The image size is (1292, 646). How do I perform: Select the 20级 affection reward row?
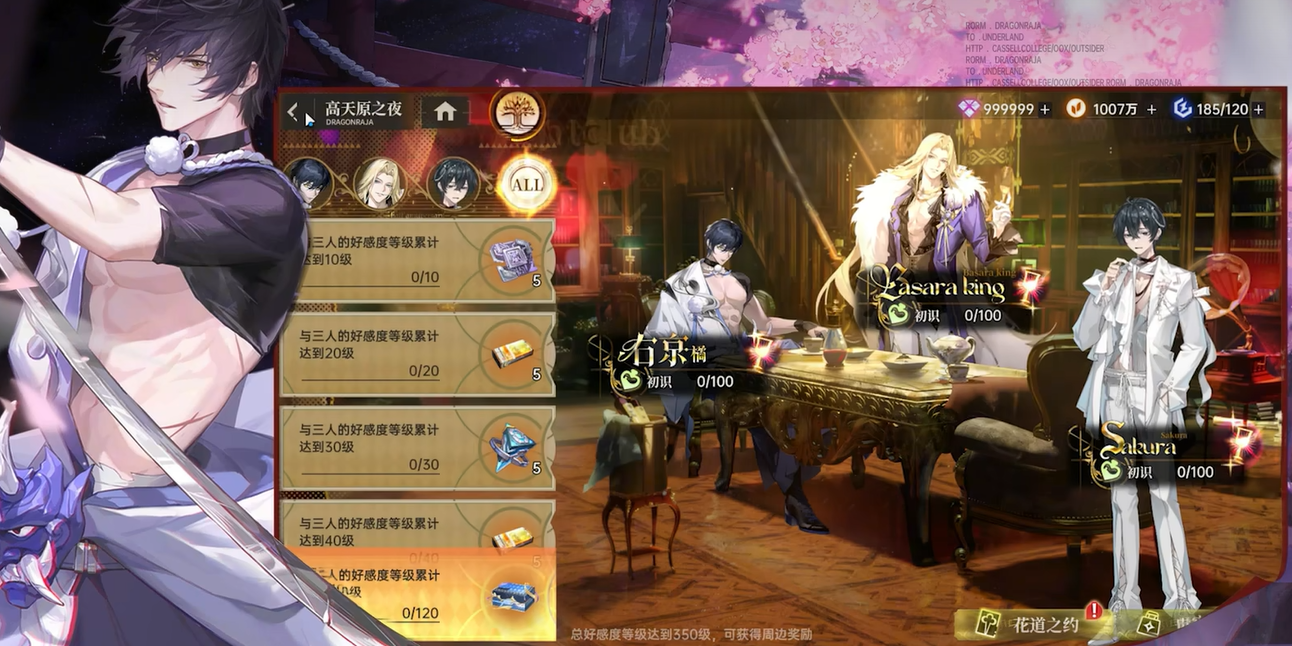point(418,354)
